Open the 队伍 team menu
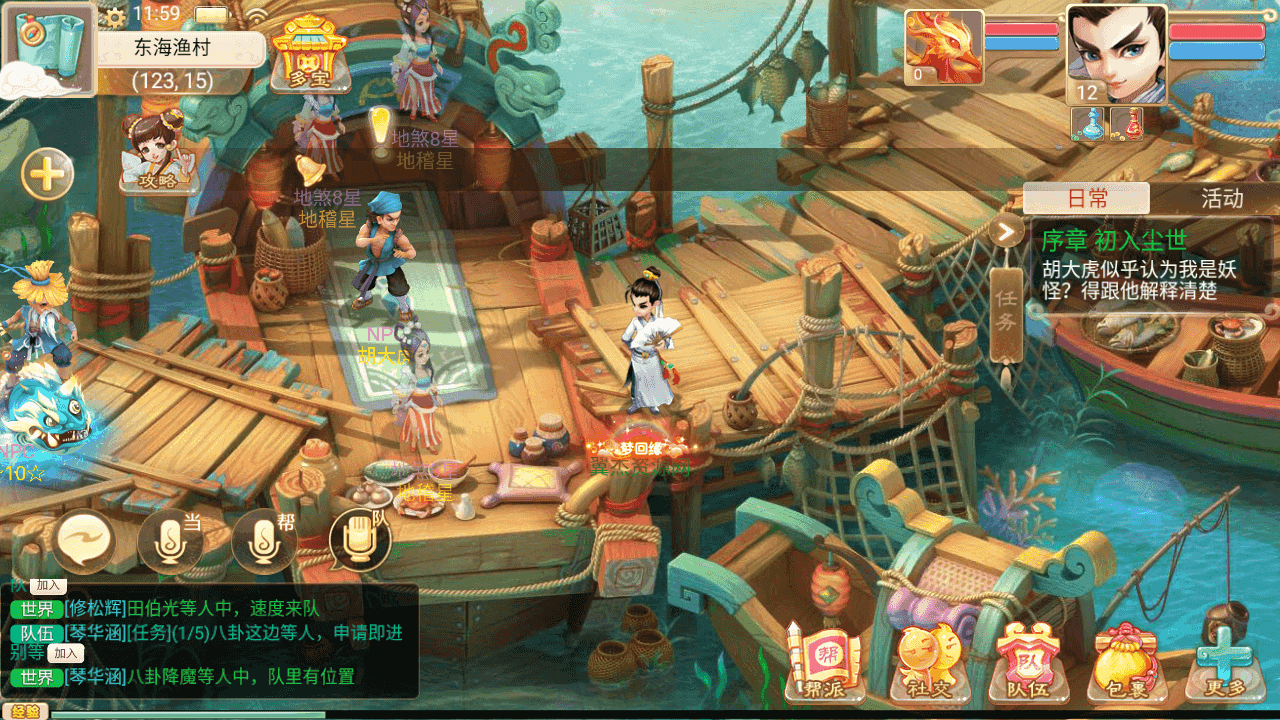This screenshot has height=720, width=1280. tap(1026, 662)
